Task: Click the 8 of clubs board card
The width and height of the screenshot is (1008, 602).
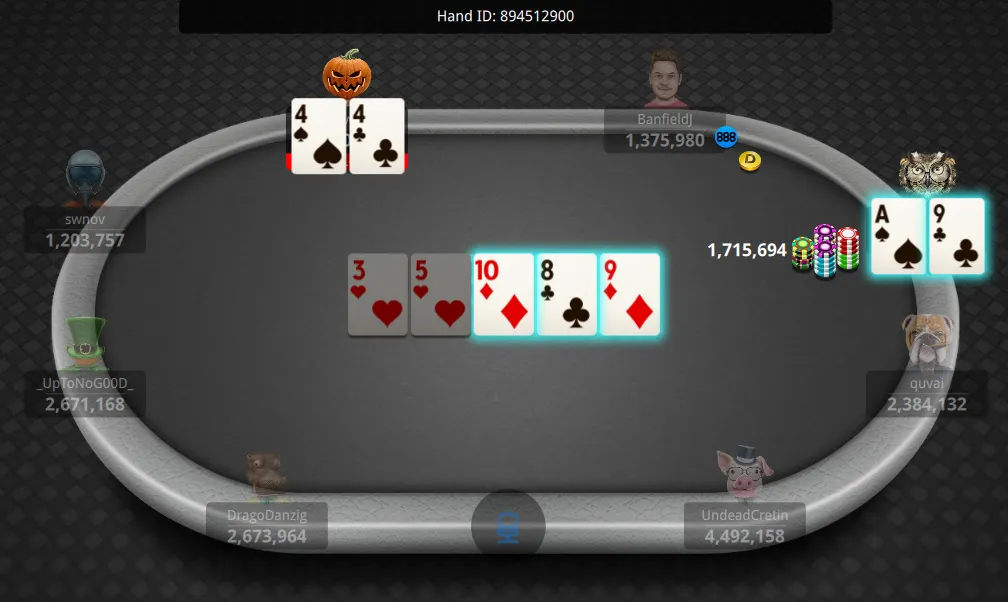Action: [x=566, y=294]
